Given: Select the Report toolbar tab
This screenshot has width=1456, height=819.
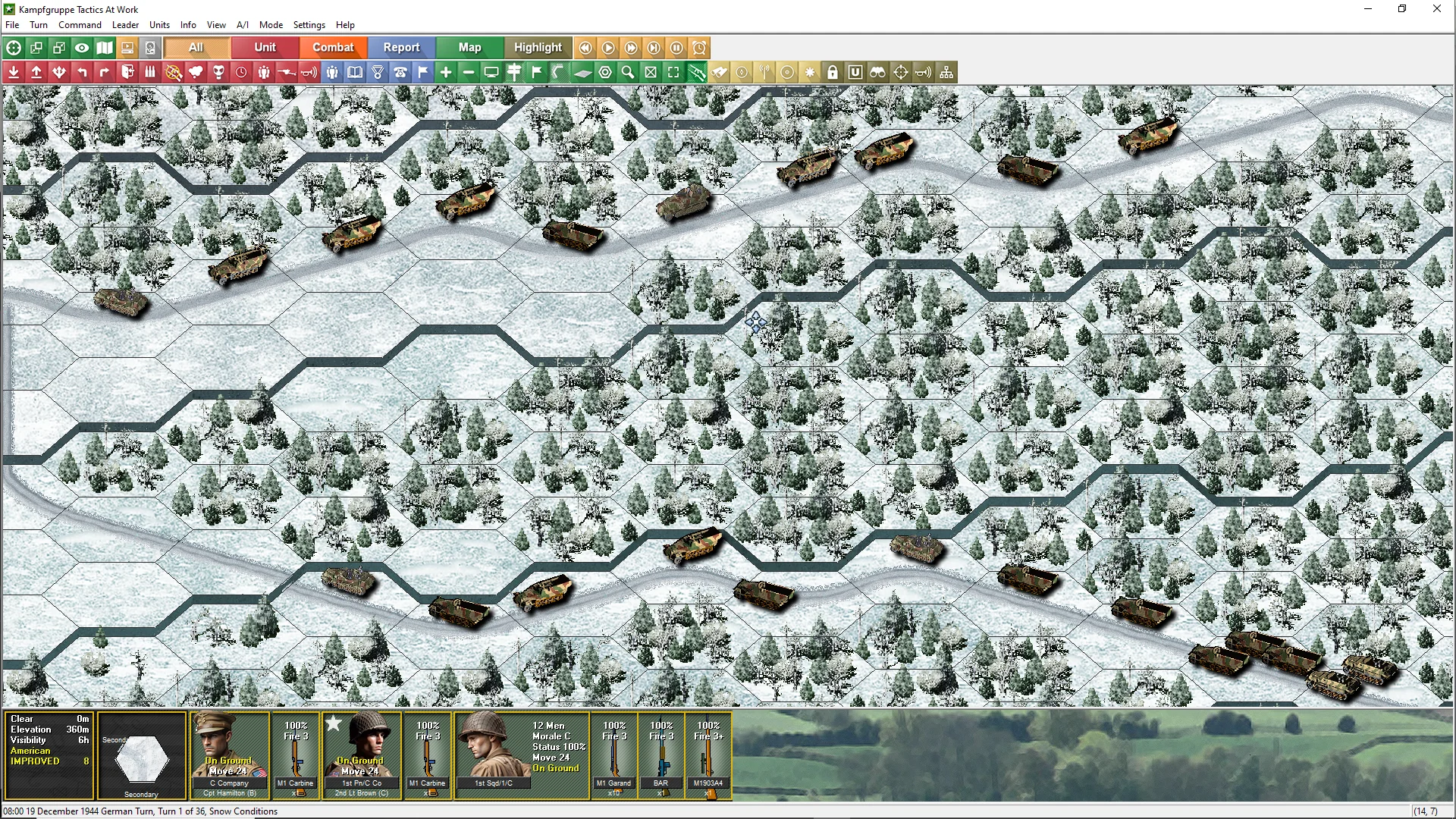Looking at the screenshot, I should [x=401, y=48].
